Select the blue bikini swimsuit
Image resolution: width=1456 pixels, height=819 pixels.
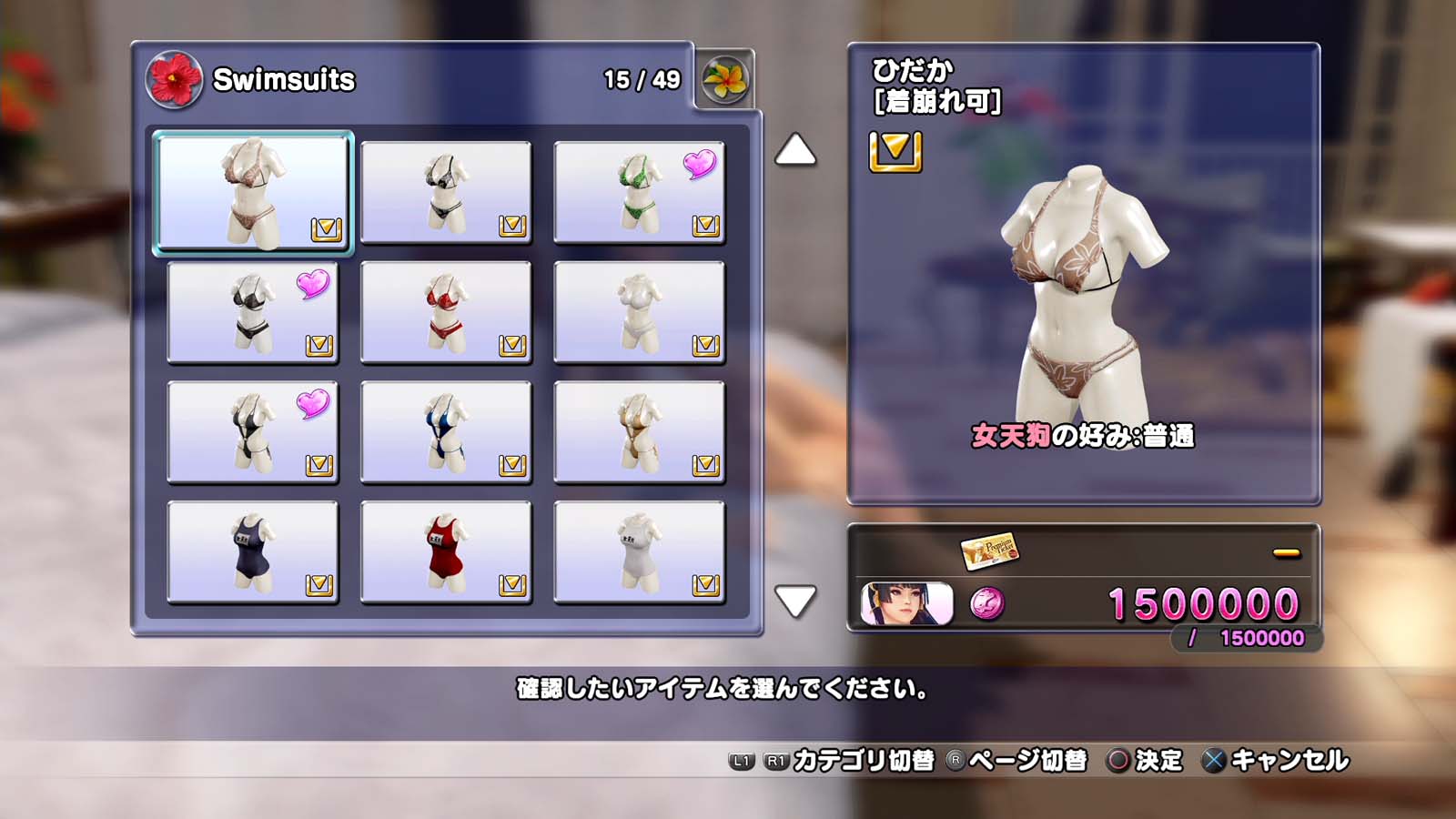click(x=446, y=432)
